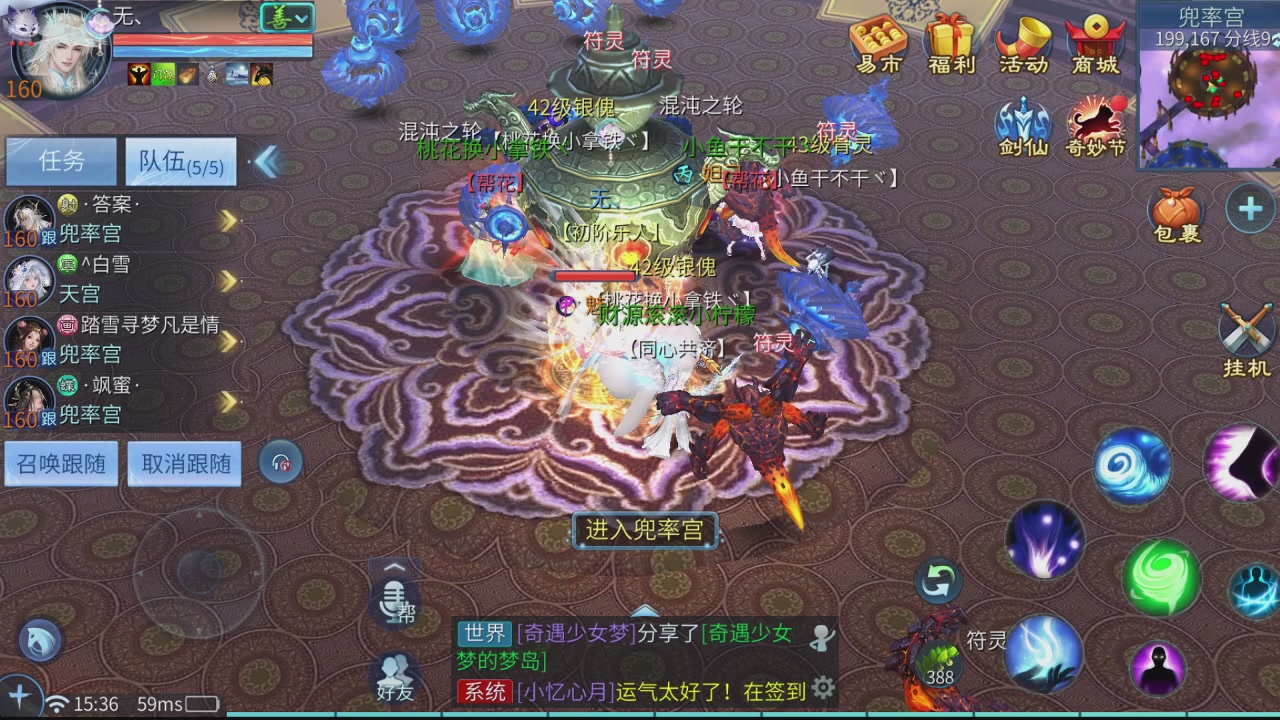Expand the chat window upward arrow

(x=645, y=611)
